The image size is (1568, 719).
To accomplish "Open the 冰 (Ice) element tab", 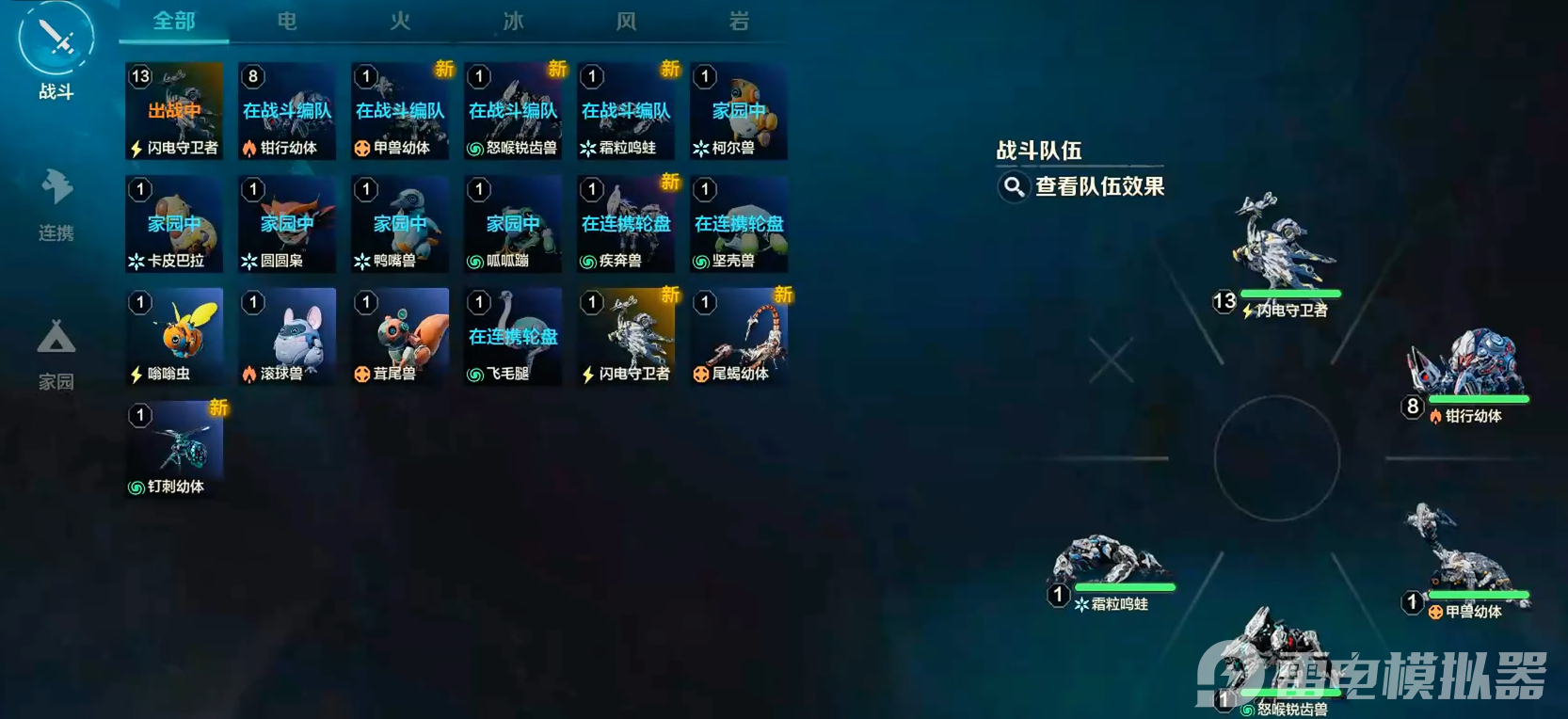I will point(511,21).
